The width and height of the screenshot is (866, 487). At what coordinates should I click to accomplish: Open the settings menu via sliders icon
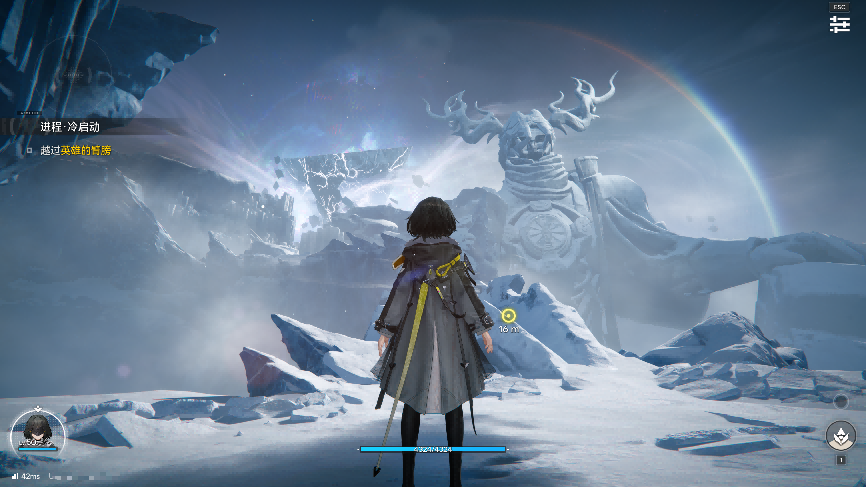pyautogui.click(x=839, y=24)
